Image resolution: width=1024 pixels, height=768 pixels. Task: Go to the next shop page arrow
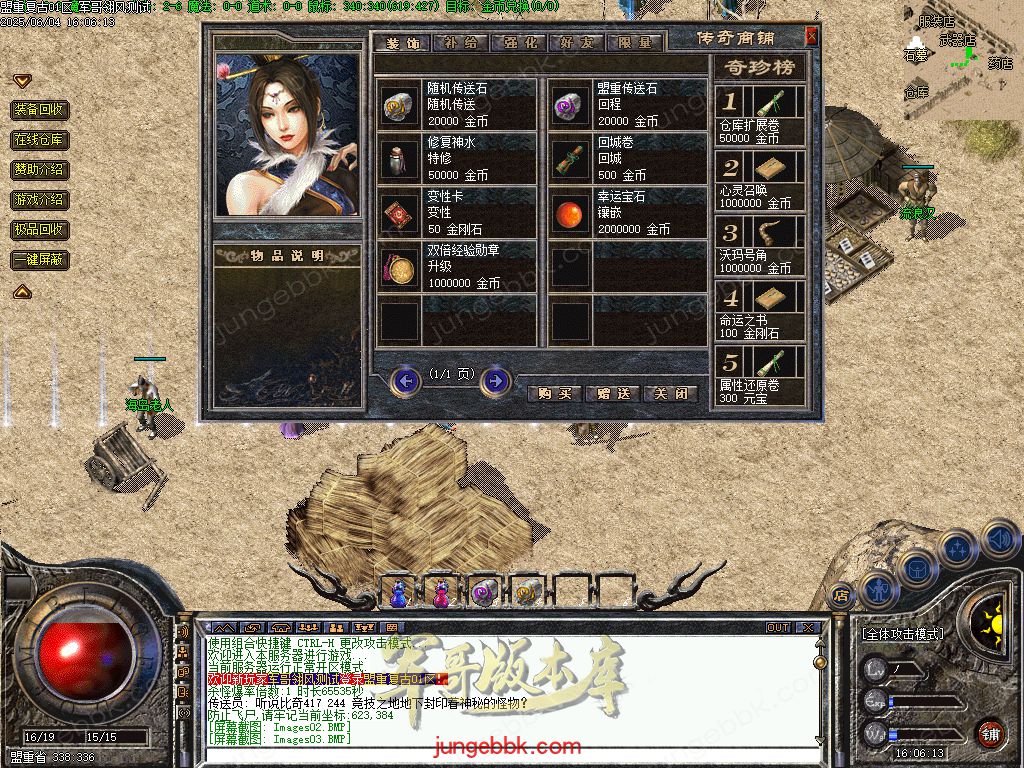point(495,381)
